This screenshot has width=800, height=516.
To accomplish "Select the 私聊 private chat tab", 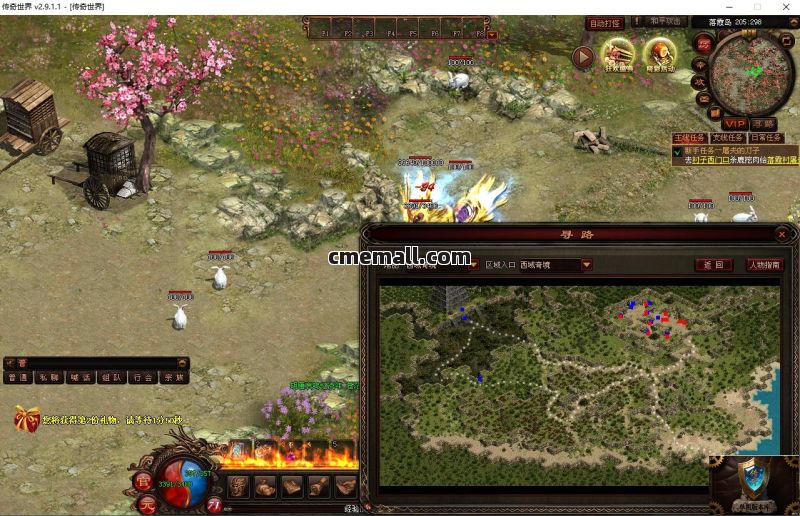I will click(47, 378).
